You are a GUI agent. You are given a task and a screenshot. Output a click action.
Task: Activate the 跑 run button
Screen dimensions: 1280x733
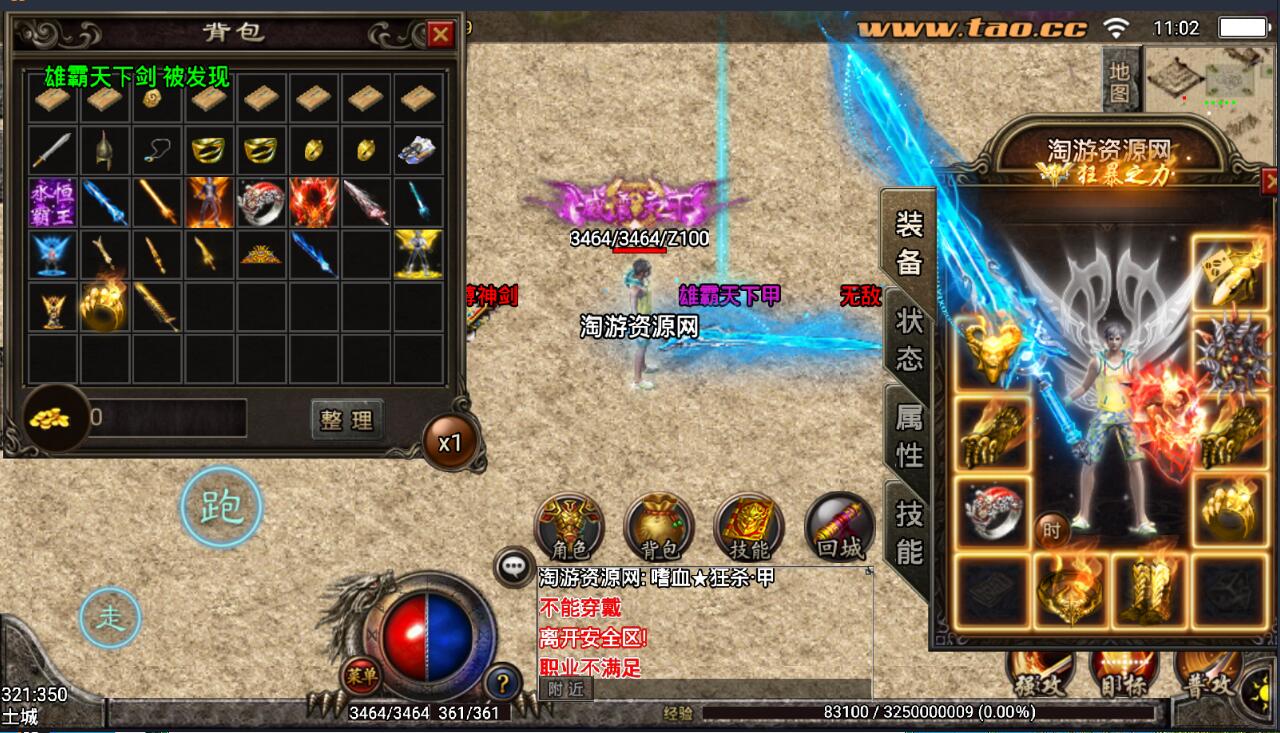[221, 508]
